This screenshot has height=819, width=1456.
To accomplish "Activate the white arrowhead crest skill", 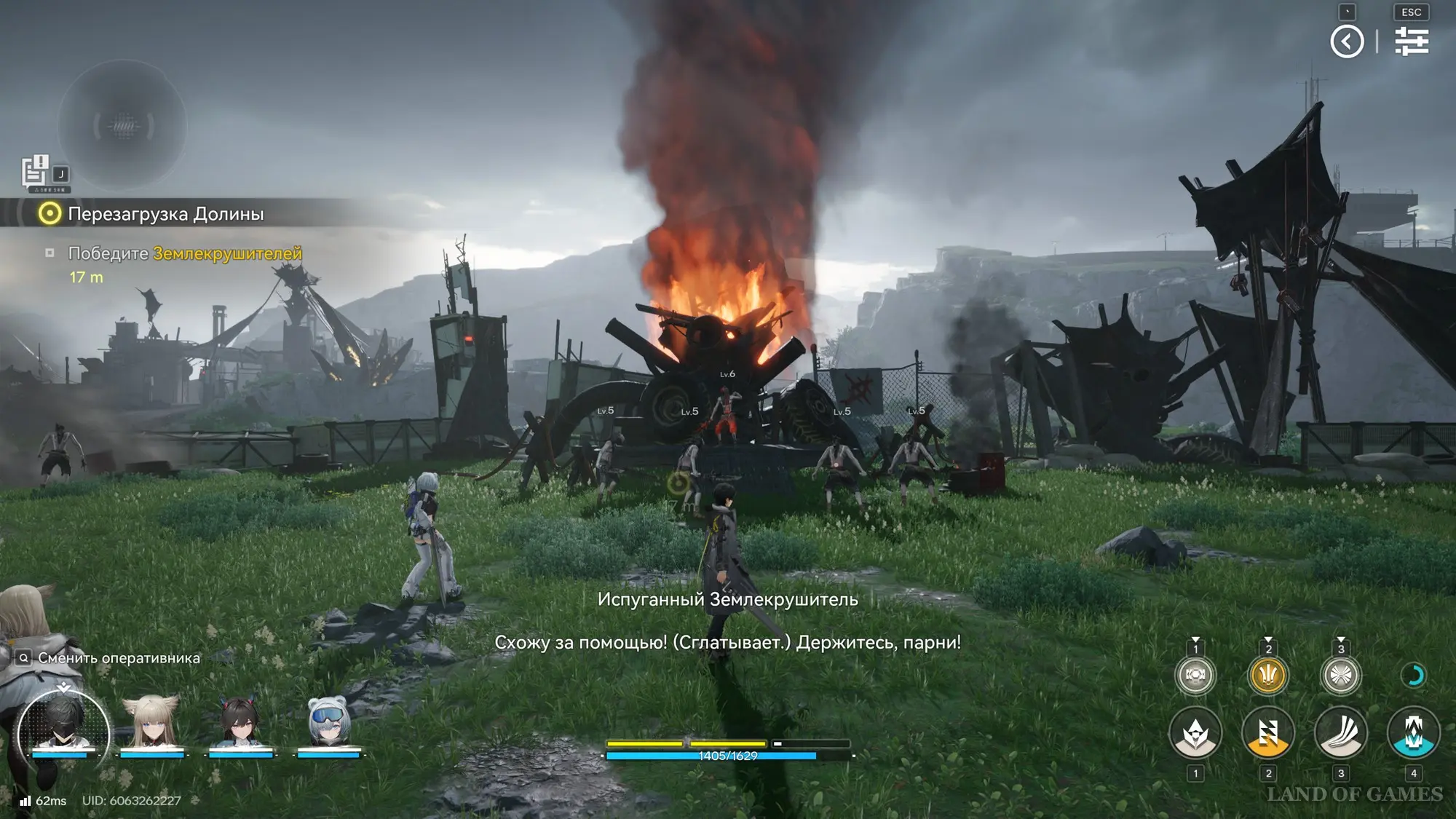I will 1195,732.
